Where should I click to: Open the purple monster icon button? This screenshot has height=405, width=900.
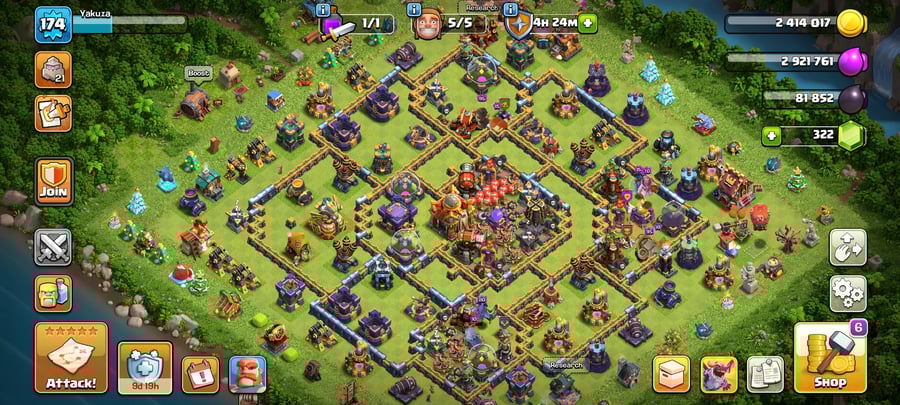click(718, 374)
